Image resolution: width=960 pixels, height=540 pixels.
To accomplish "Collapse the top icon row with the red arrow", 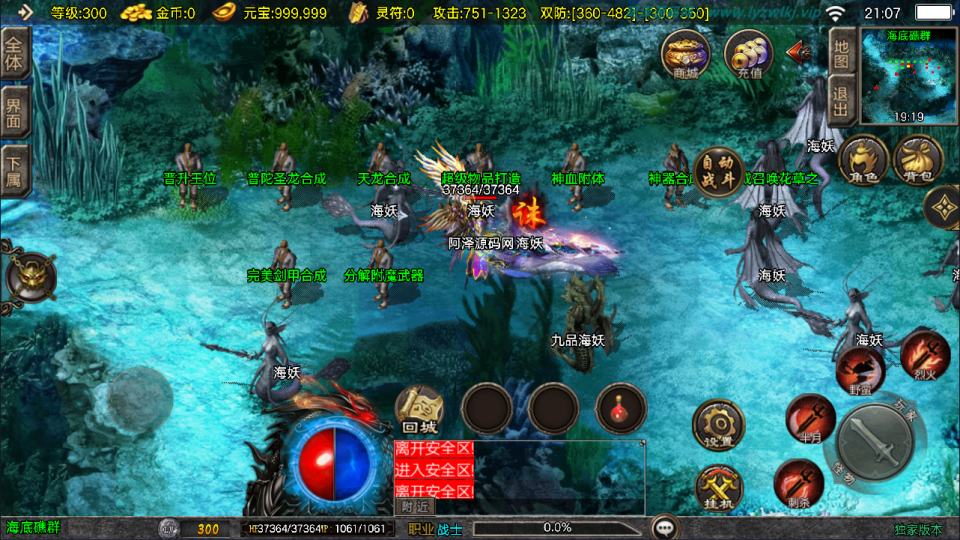I will pos(798,52).
